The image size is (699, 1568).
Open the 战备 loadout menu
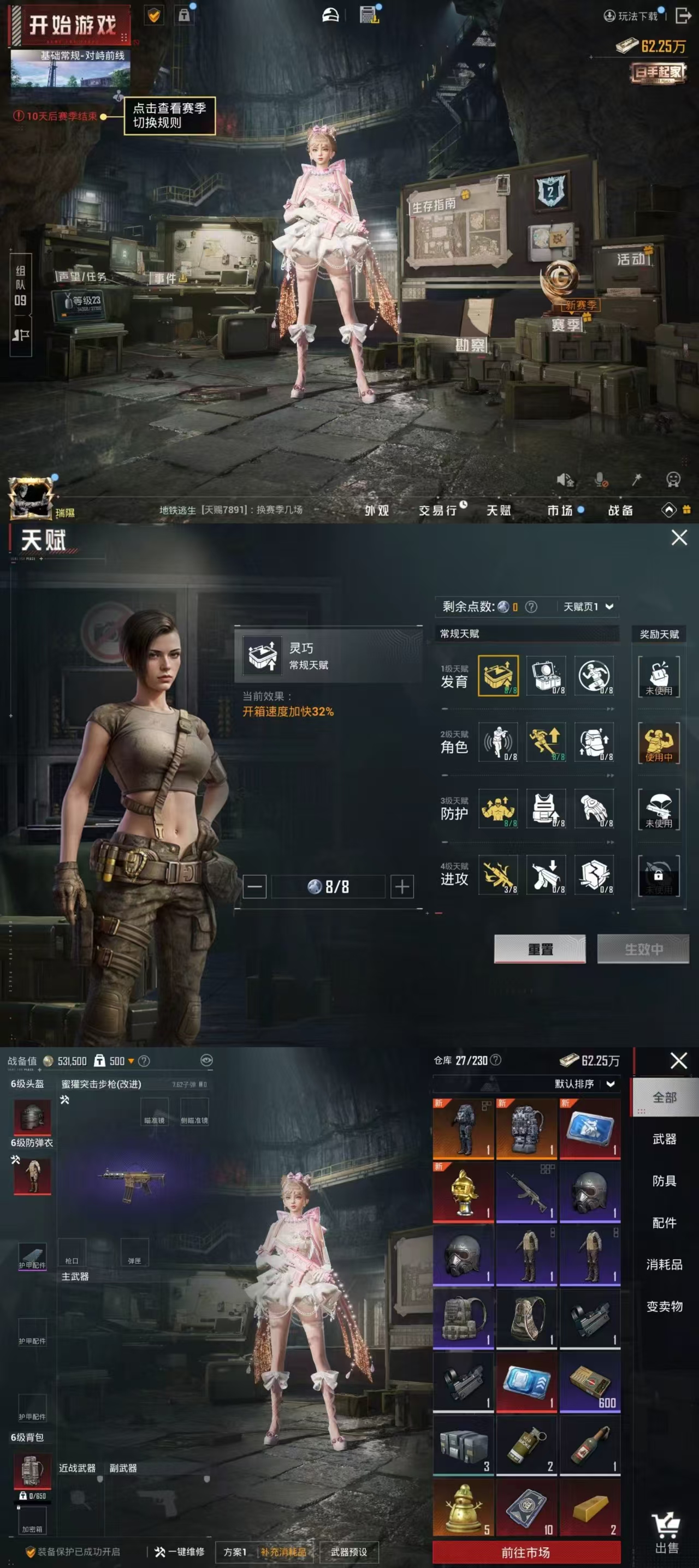click(x=620, y=510)
